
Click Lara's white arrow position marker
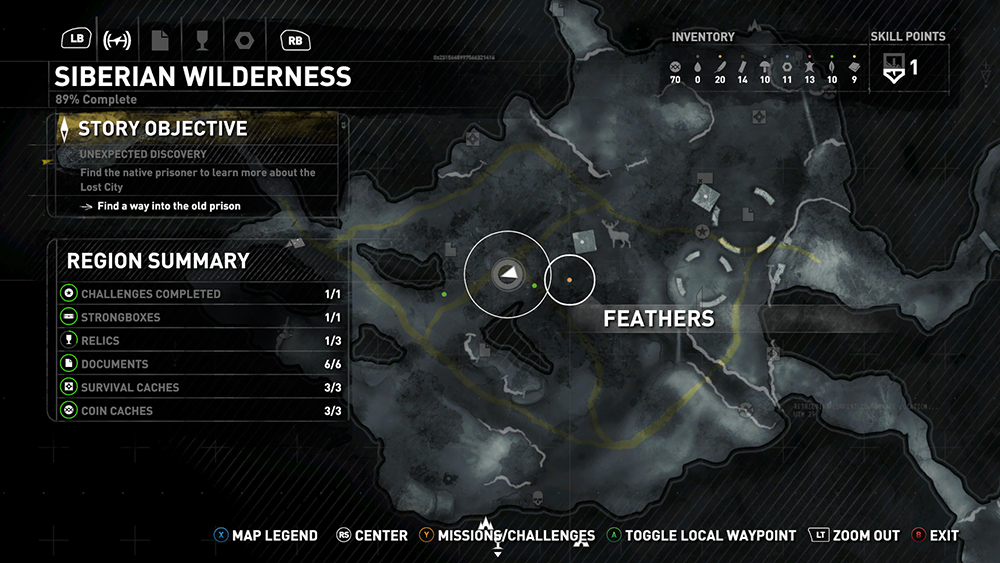point(507,272)
